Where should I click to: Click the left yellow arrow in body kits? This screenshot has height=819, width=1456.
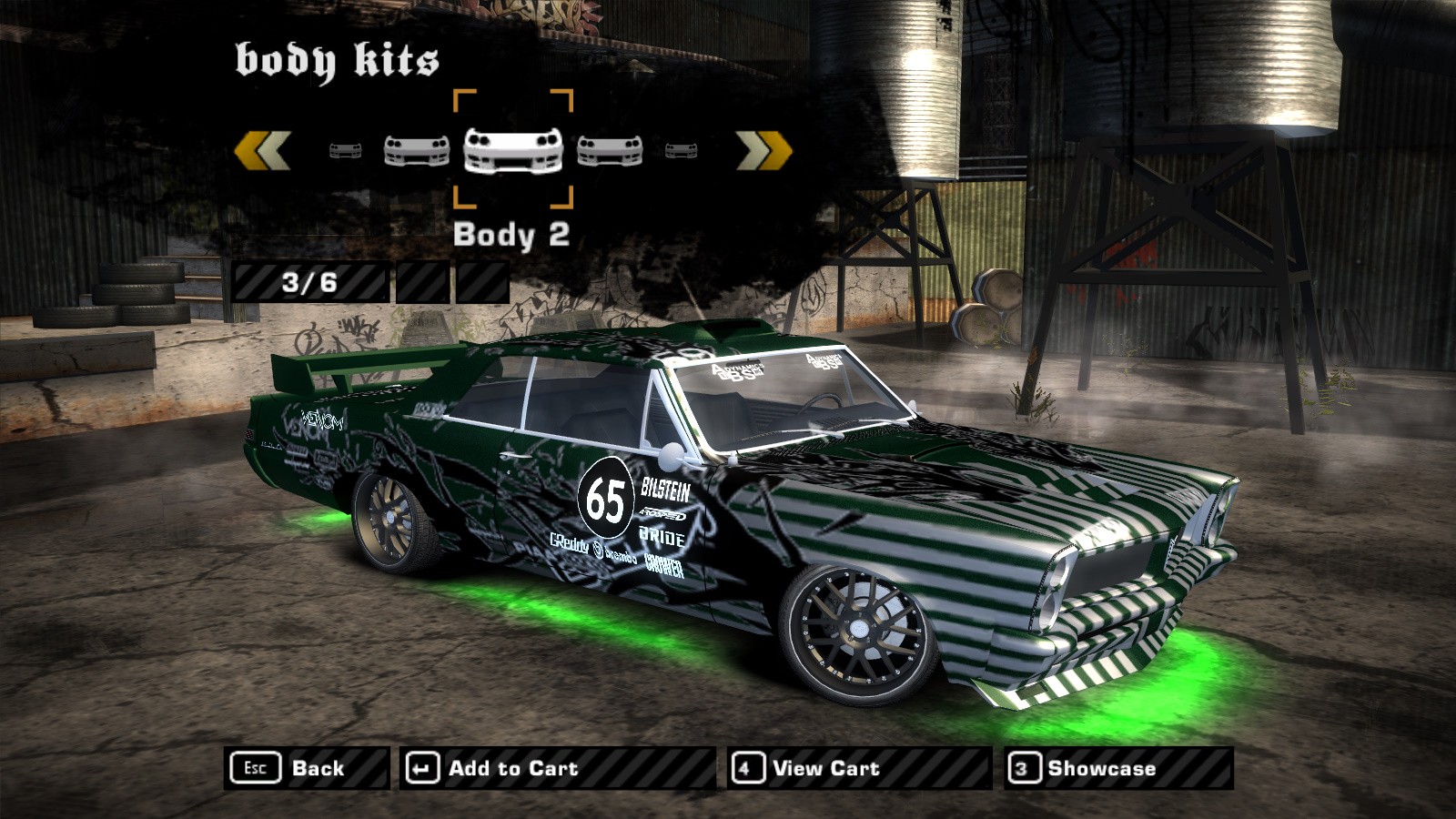[262, 150]
